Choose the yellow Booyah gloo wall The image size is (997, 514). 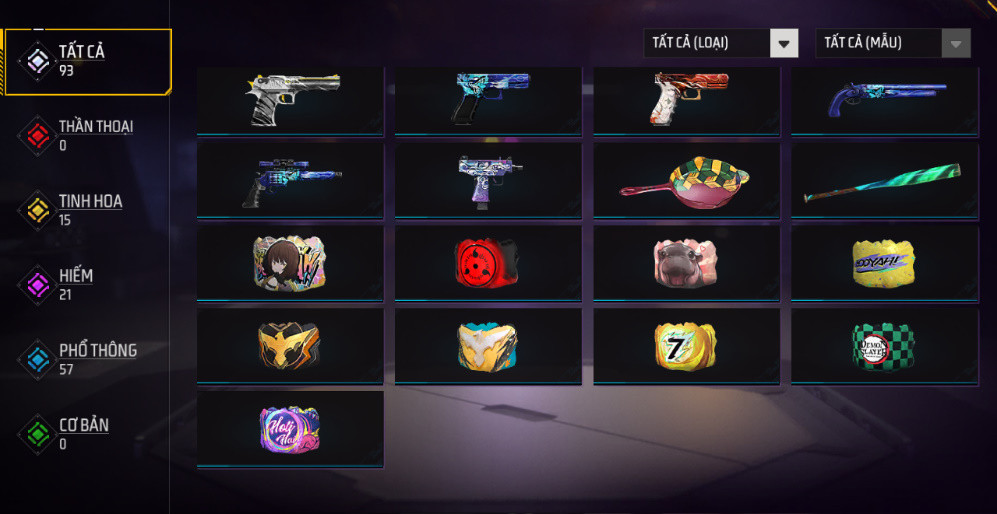[x=884, y=263]
